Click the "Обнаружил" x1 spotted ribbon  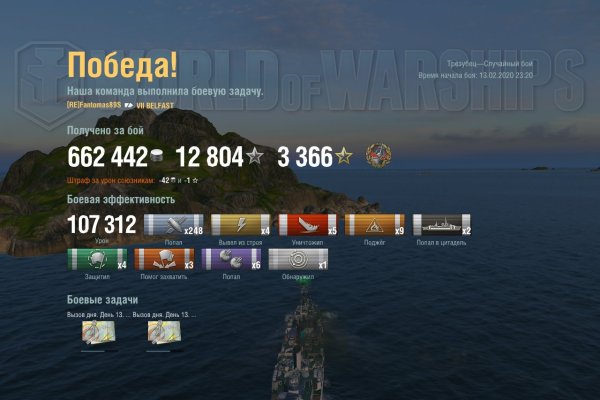(298, 259)
